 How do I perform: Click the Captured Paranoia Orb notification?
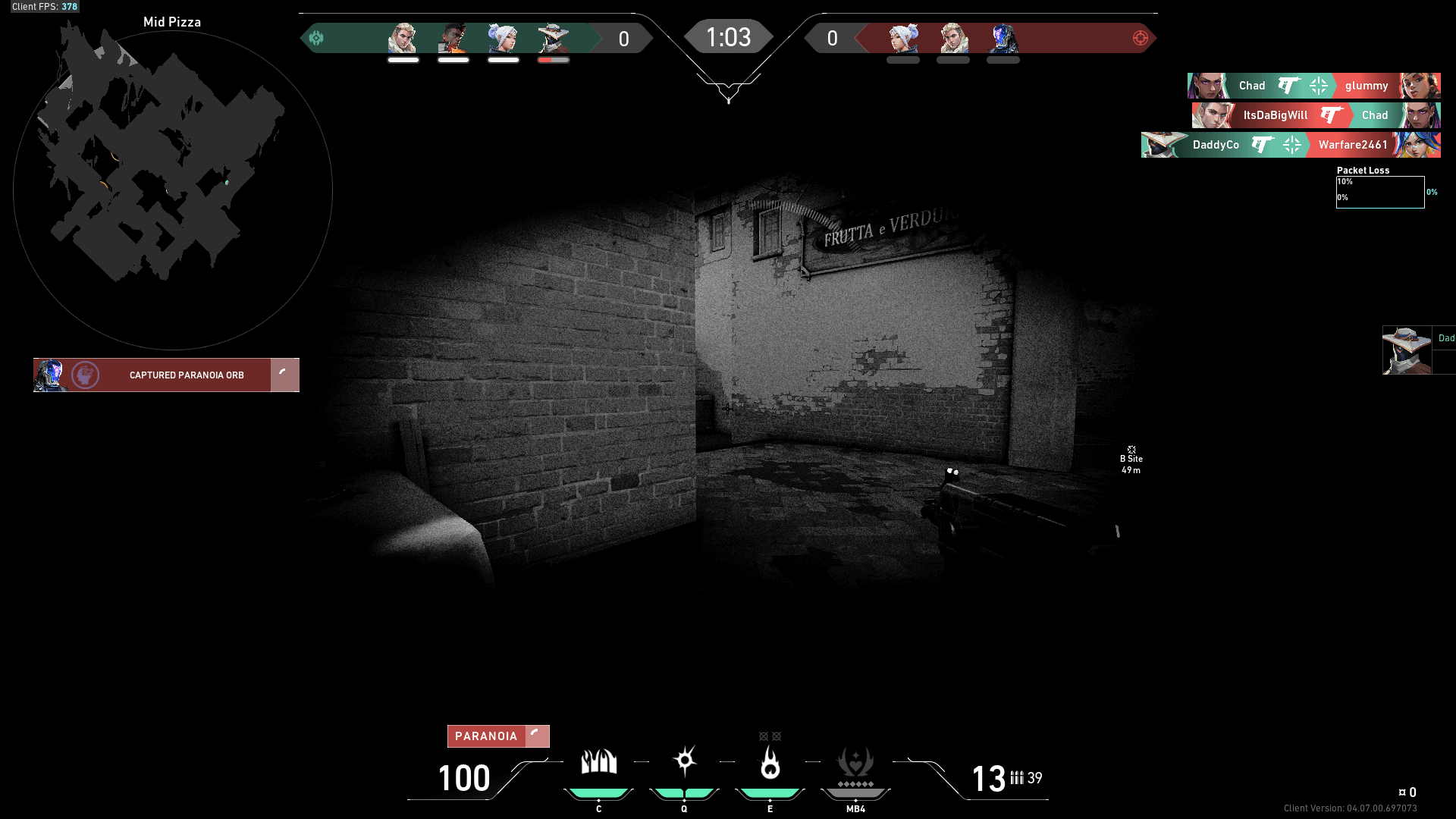pyautogui.click(x=166, y=375)
